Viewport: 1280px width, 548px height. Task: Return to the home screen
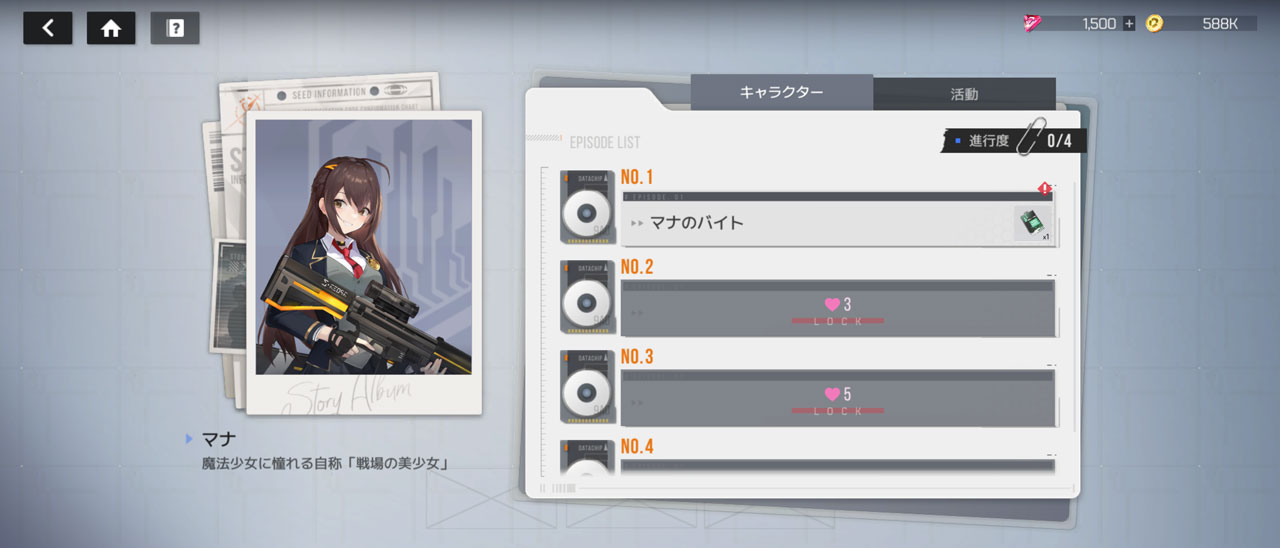[x=111, y=28]
